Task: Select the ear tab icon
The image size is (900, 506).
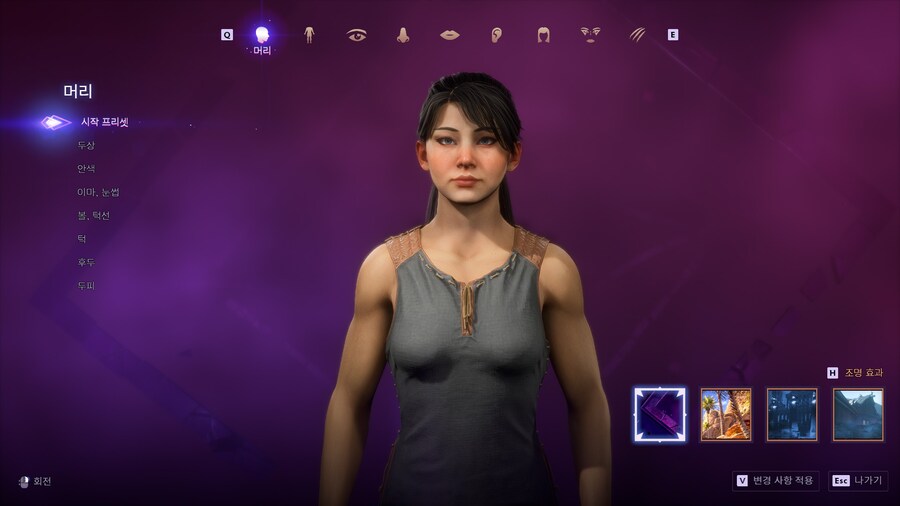Action: point(496,35)
